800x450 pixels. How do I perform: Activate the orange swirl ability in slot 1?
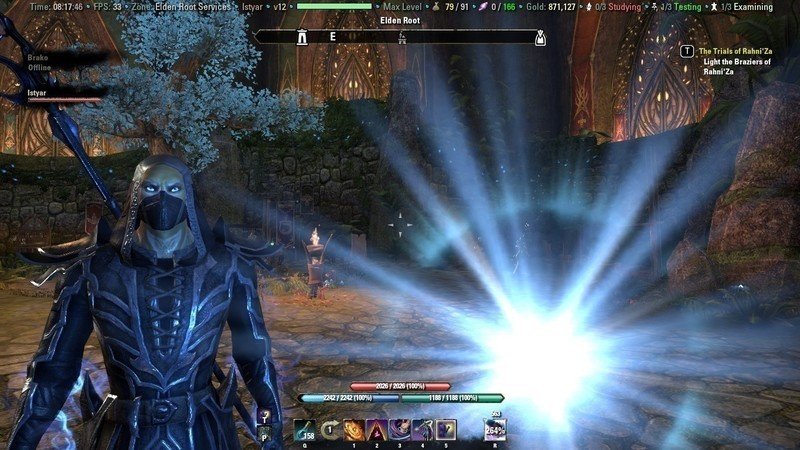[x=352, y=429]
